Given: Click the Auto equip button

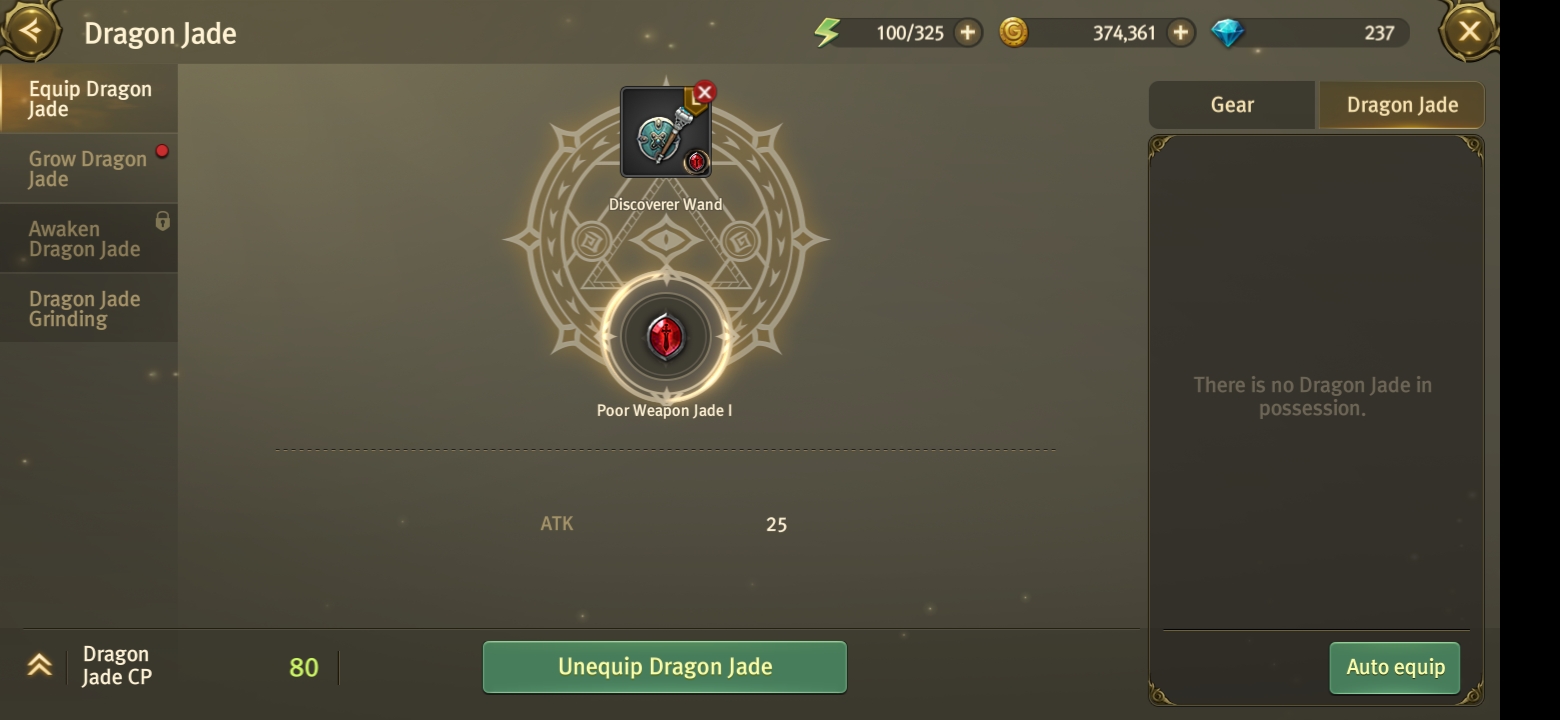Looking at the screenshot, I should (1395, 667).
